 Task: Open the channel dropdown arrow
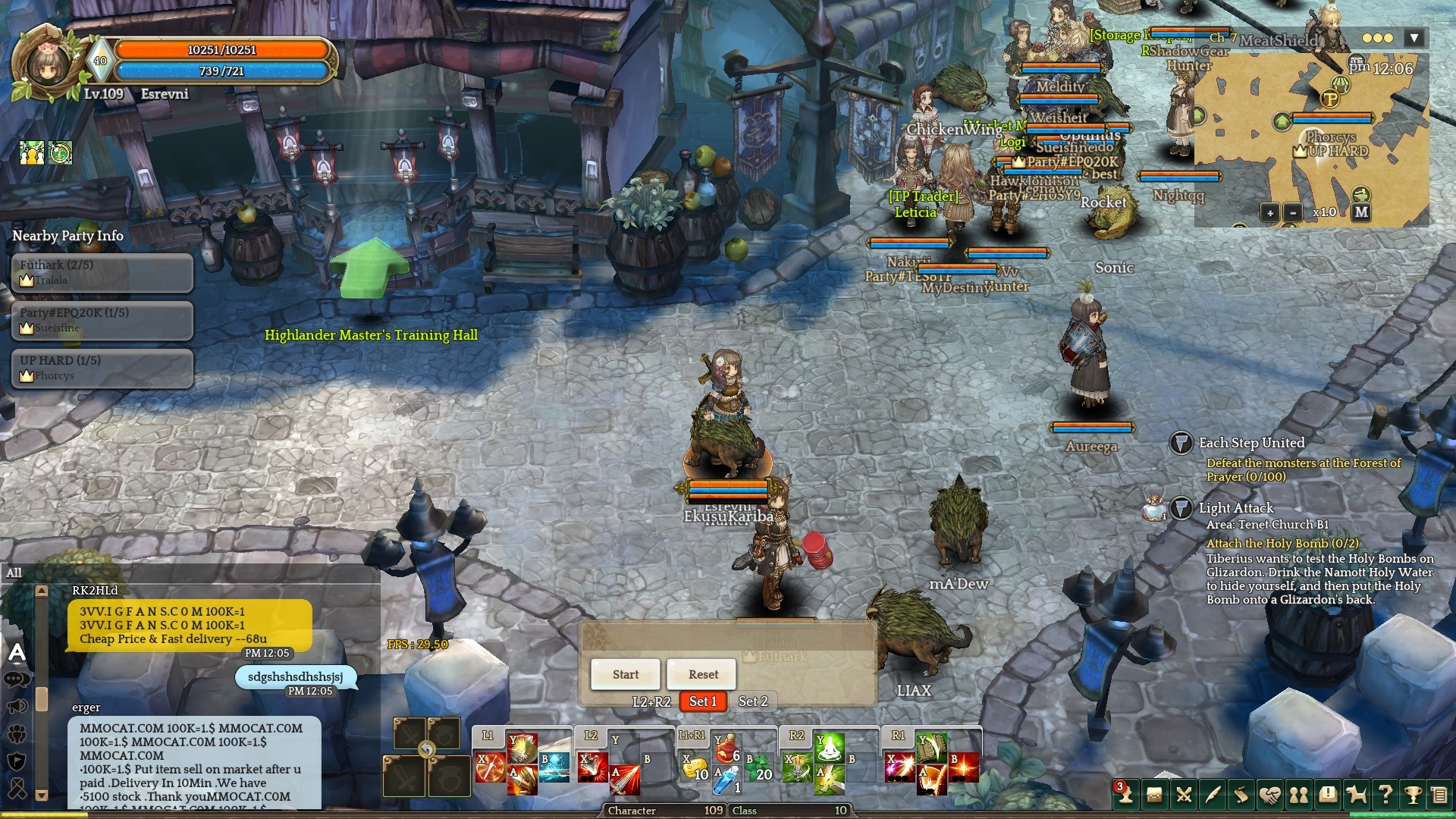pyautogui.click(x=1414, y=38)
